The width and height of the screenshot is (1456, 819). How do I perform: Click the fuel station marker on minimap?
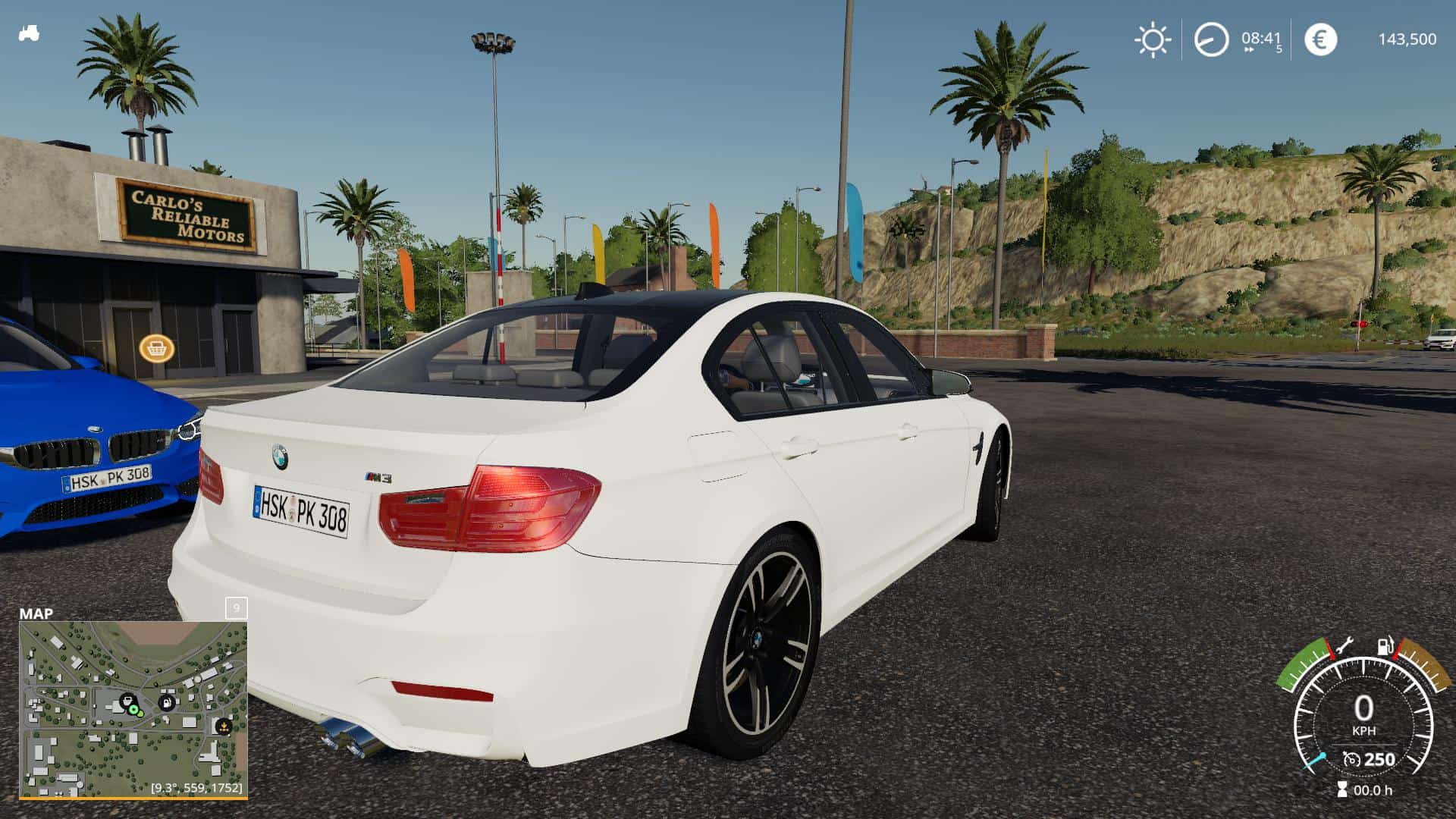coord(166,702)
